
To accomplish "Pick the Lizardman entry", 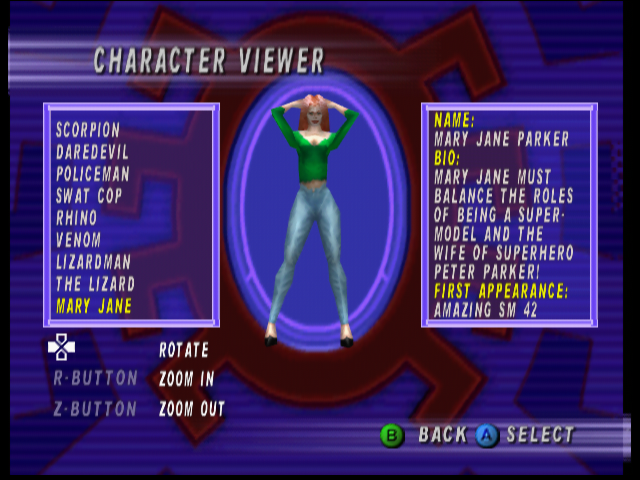I will (x=93, y=262).
